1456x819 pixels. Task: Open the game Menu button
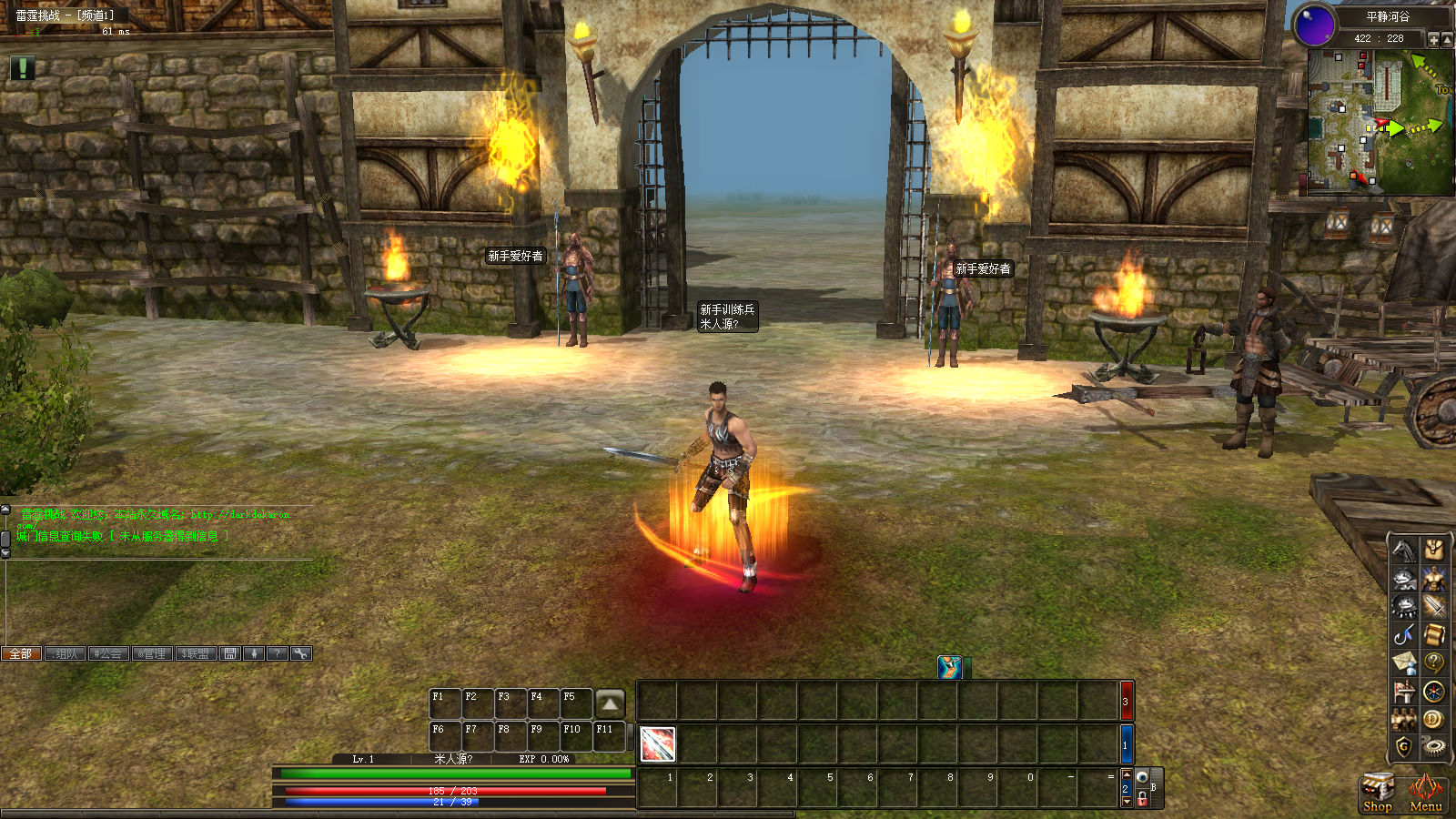tap(1425, 792)
